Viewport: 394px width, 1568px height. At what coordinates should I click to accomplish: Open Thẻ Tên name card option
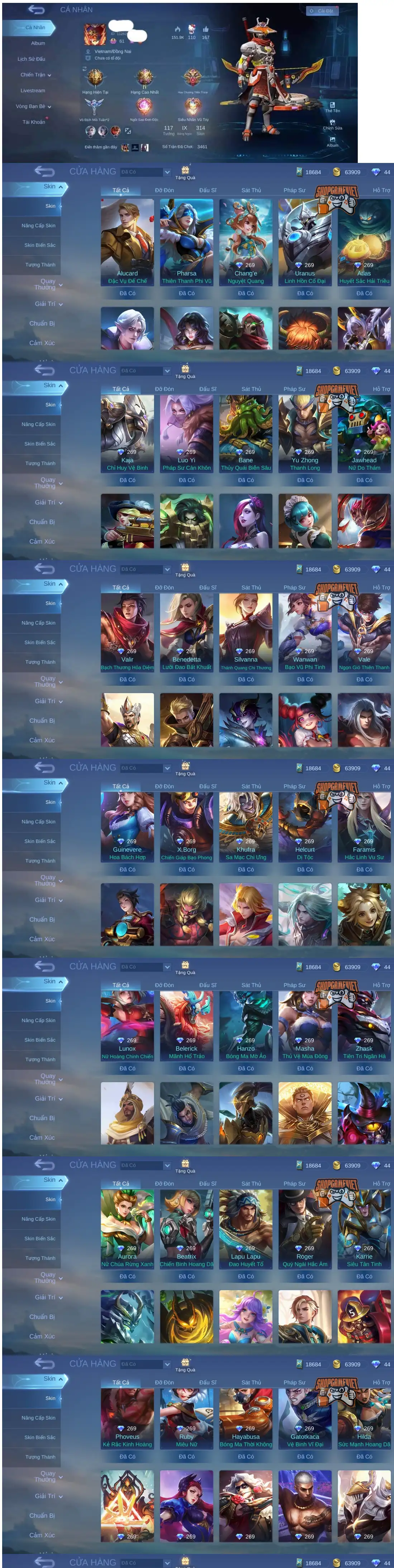click(332, 107)
